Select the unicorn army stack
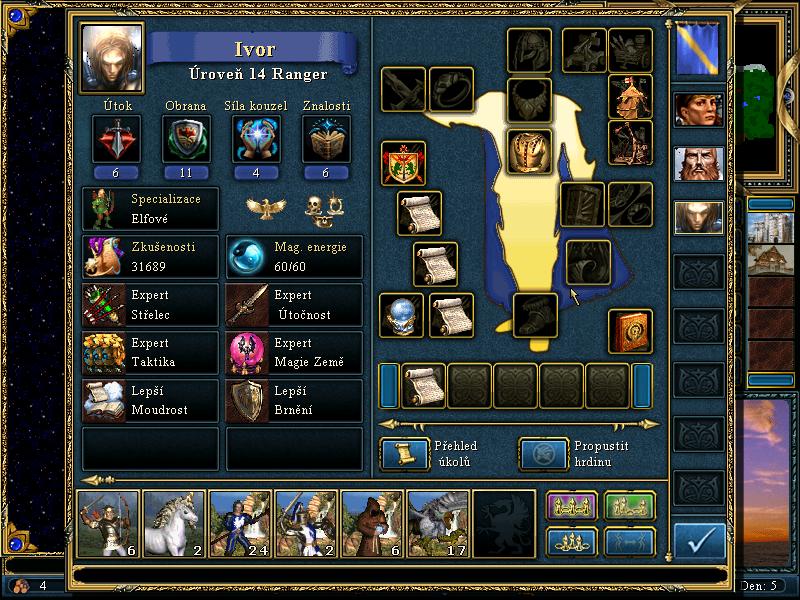The height and width of the screenshot is (600, 800). tap(173, 523)
